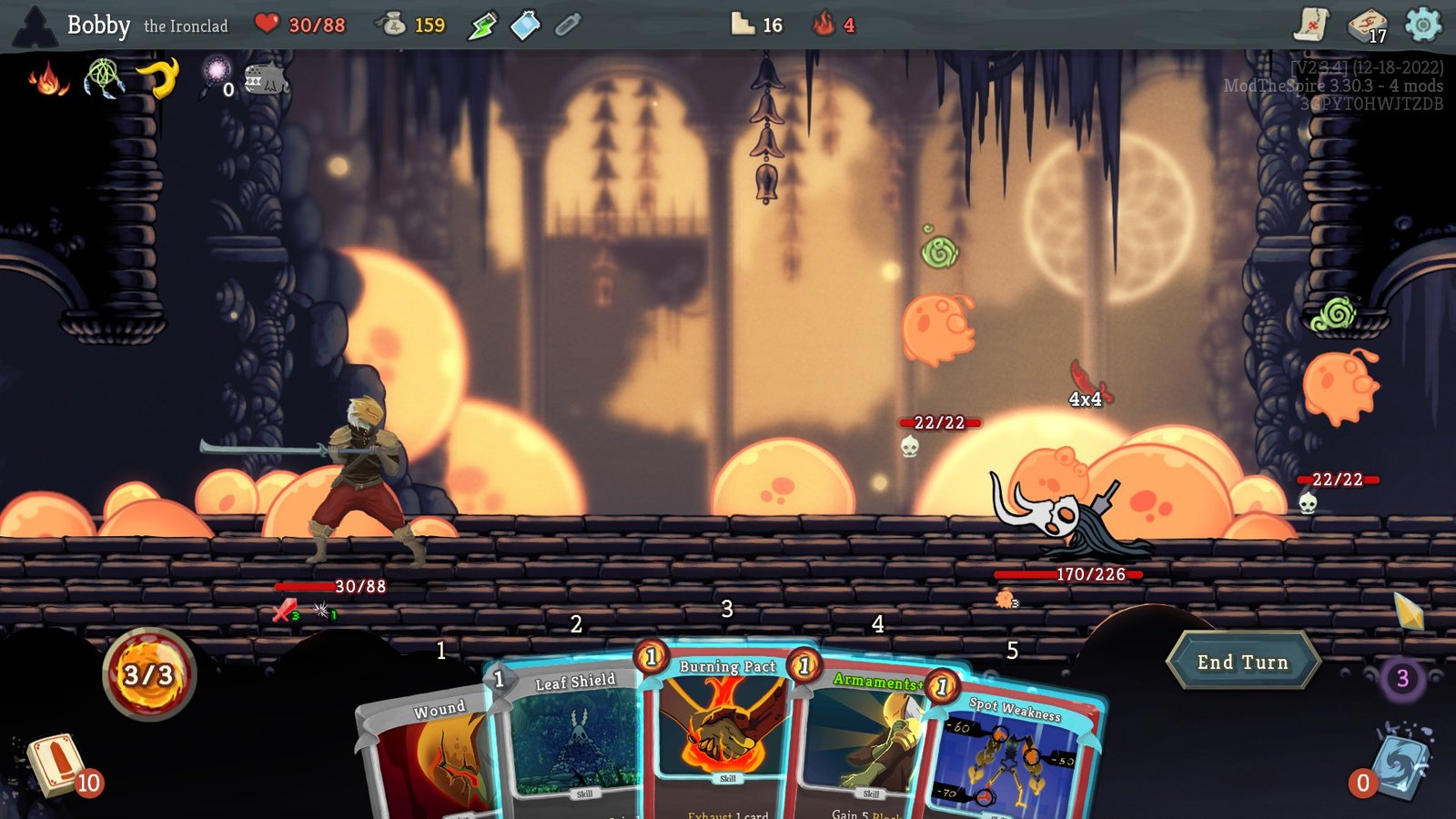Click the mirror relic with 0 counter
1456x819 pixels.
(217, 73)
